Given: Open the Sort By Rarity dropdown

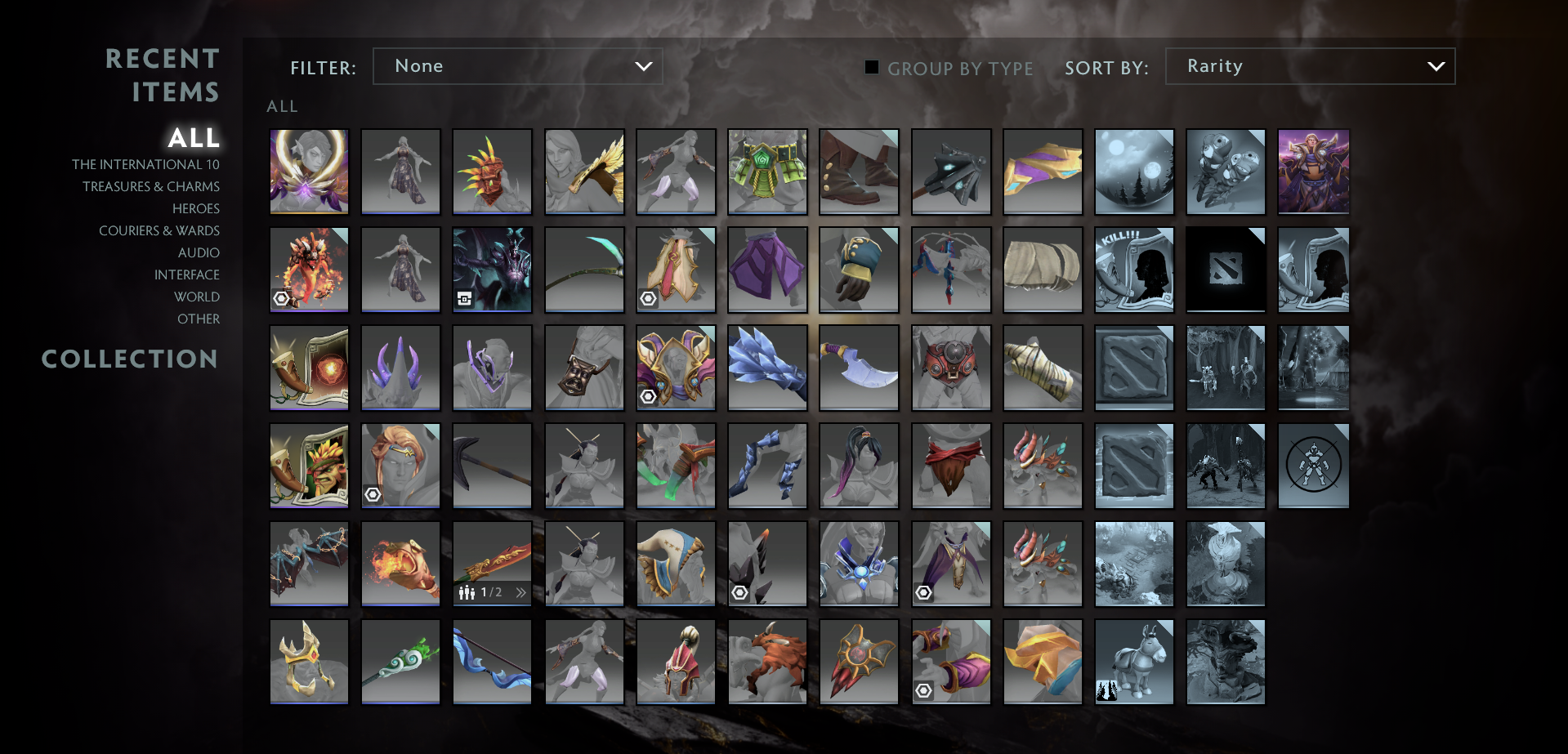Looking at the screenshot, I should point(1309,66).
